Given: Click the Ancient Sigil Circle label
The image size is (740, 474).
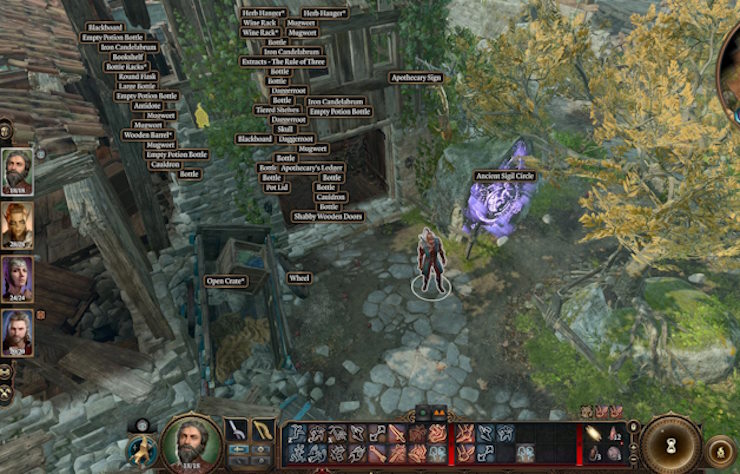Looking at the screenshot, I should click(x=504, y=176).
